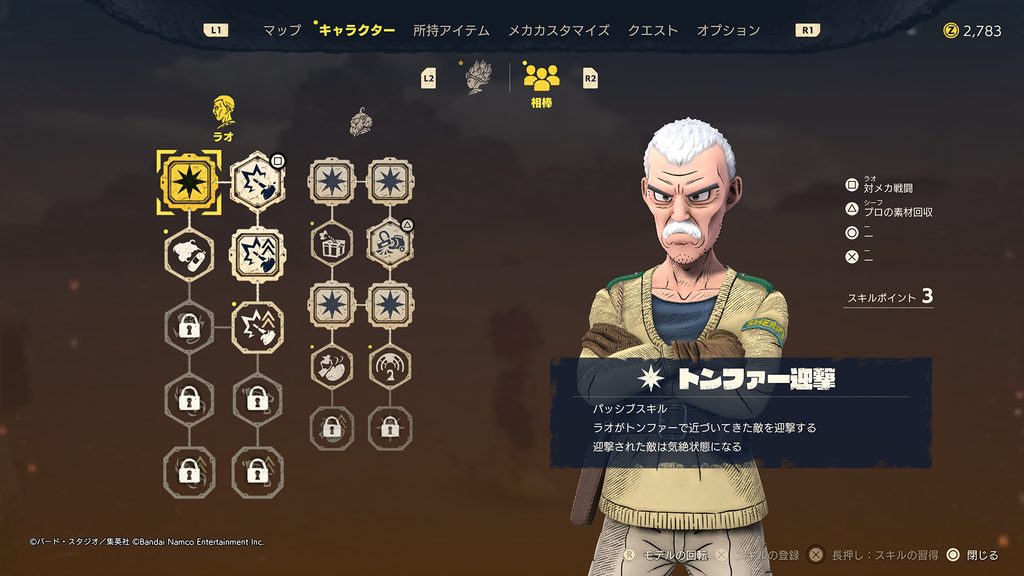Select the highlighted トンファー迎撃 skill node

tap(188, 182)
